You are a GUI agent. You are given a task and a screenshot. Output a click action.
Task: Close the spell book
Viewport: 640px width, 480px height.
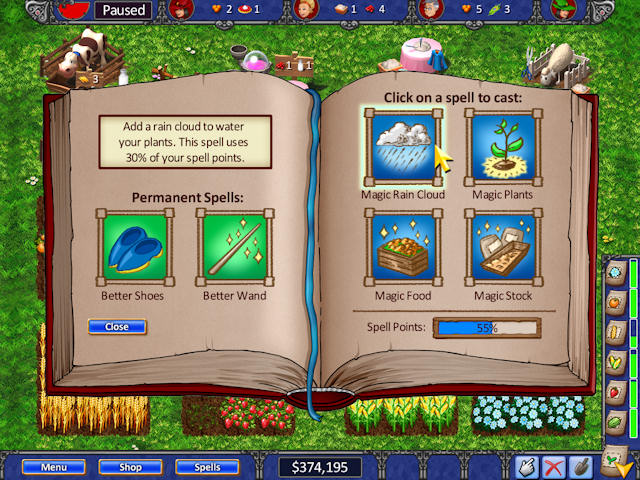click(x=117, y=327)
